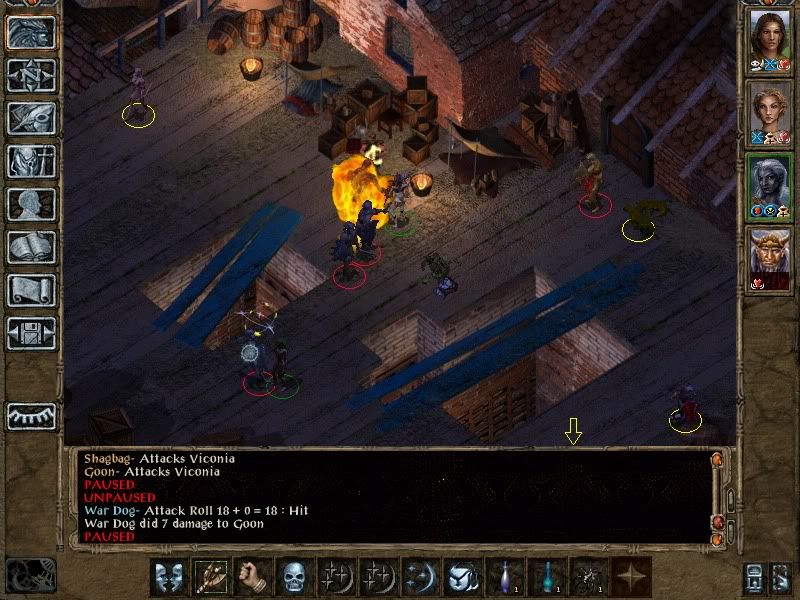The height and width of the screenshot is (600, 800).
Task: Open the area map with compass button
Action: [x=31, y=75]
